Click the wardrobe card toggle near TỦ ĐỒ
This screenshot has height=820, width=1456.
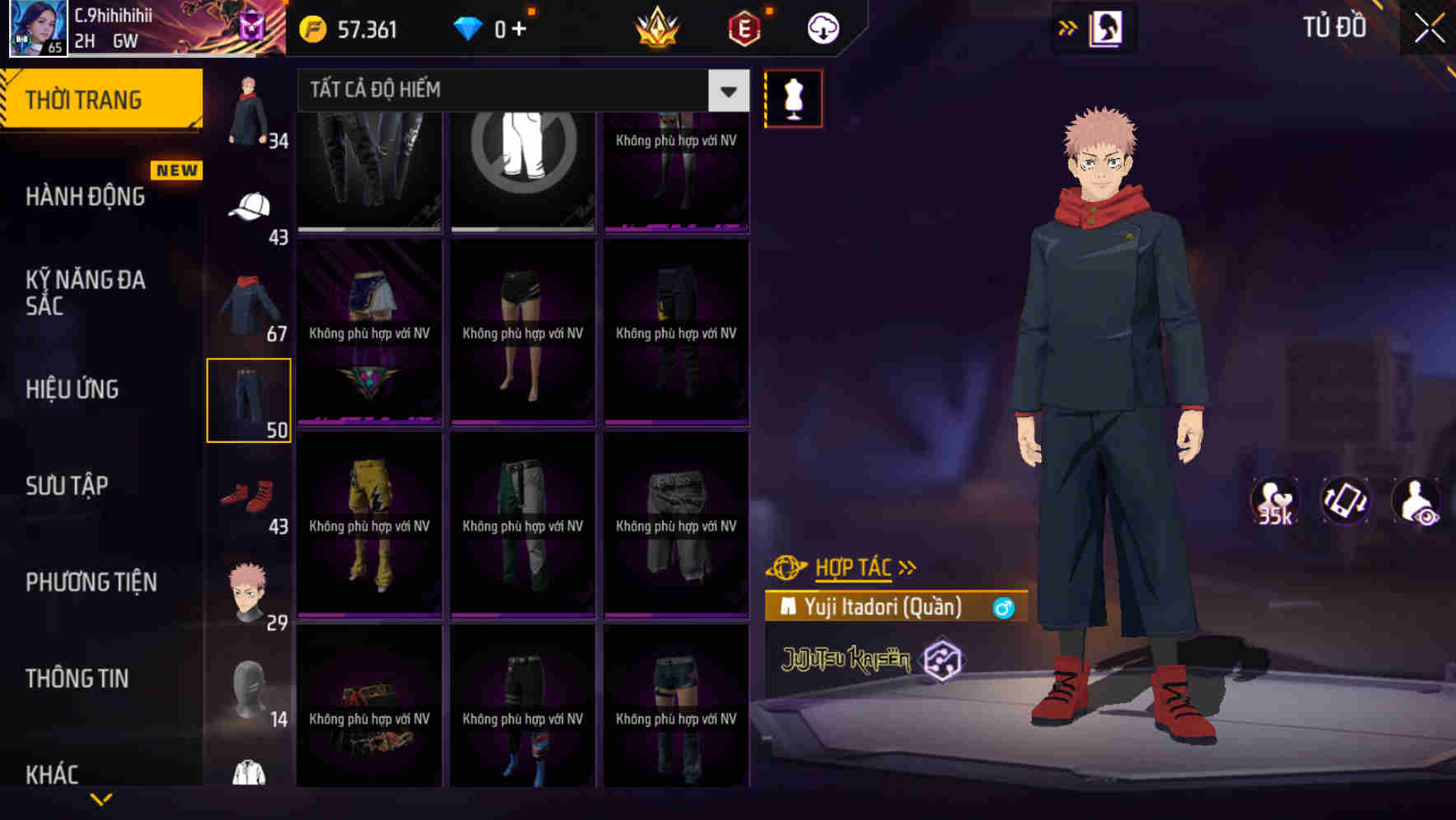1104,27
